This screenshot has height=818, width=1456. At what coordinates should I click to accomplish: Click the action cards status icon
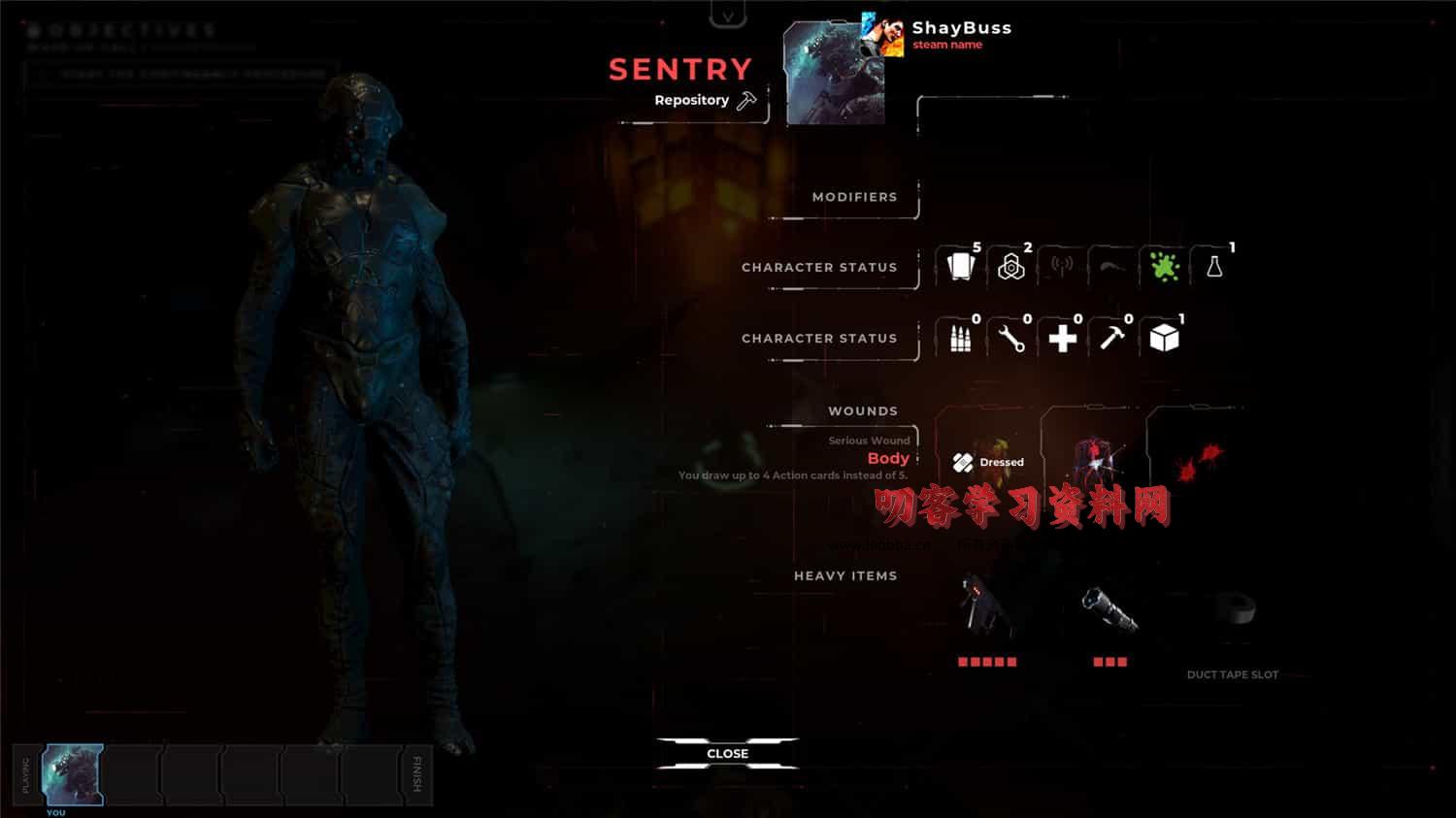[961, 266]
